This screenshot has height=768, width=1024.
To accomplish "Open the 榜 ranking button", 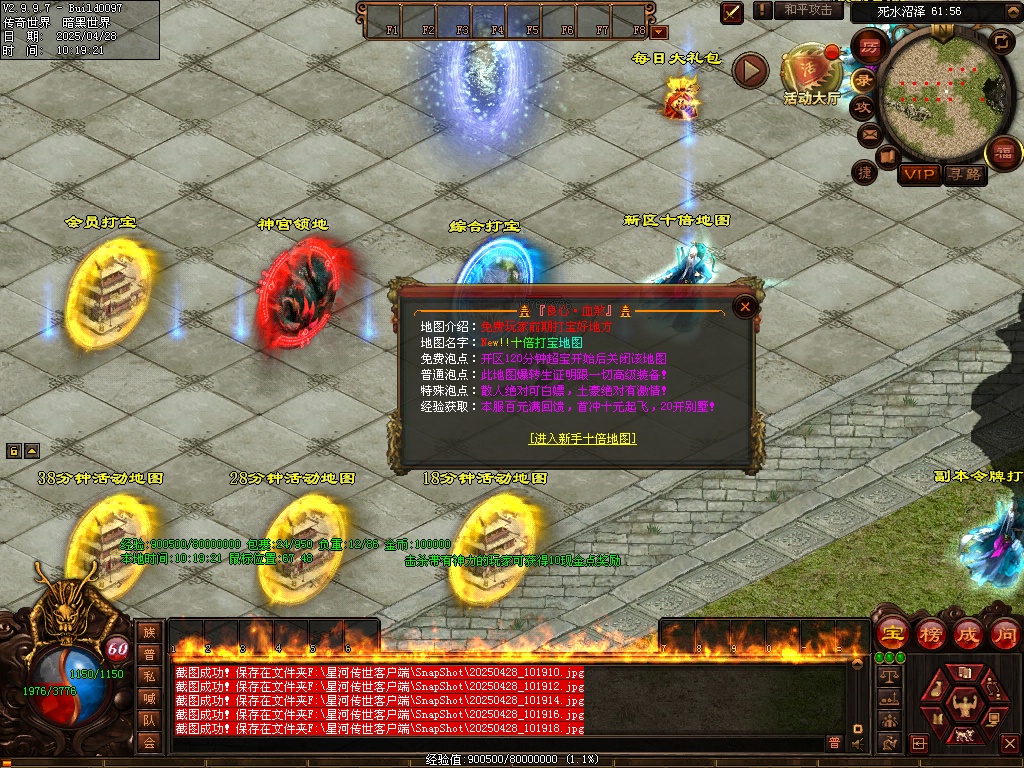I will pos(930,634).
